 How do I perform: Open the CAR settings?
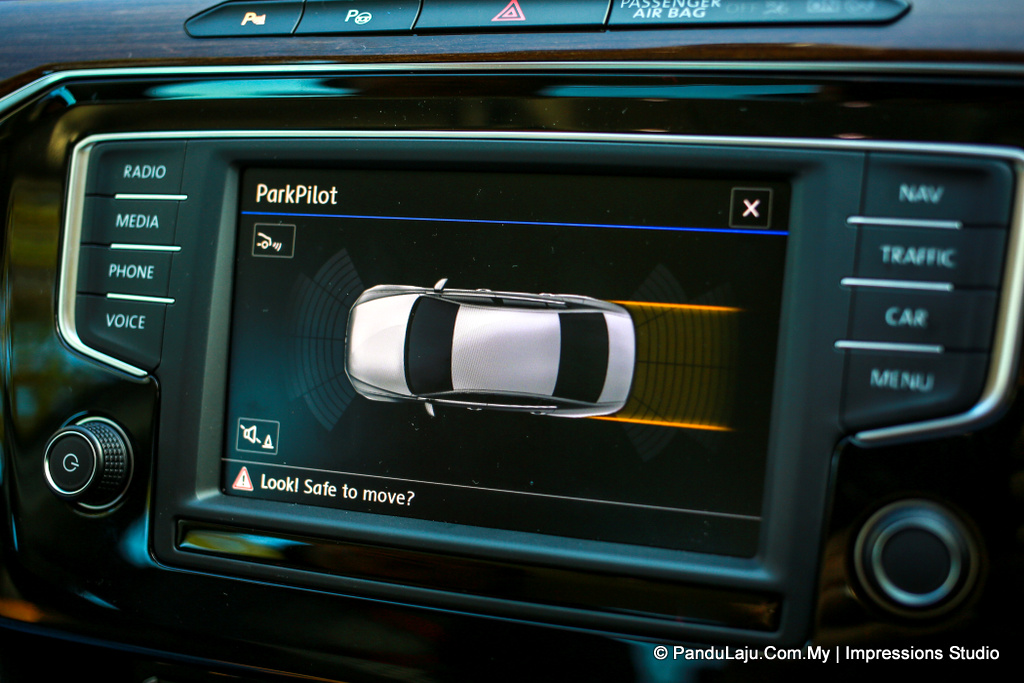(x=905, y=318)
